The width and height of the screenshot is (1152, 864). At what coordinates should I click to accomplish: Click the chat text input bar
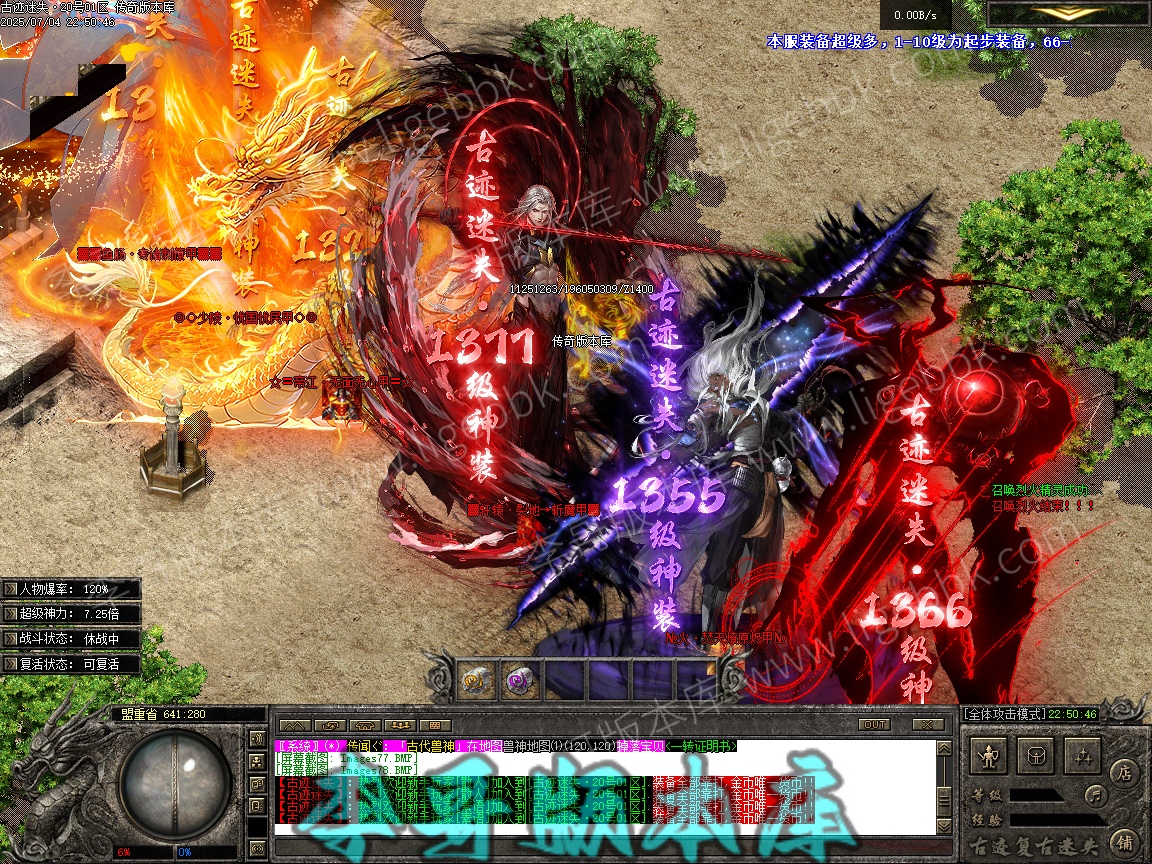pyautogui.click(x=600, y=829)
